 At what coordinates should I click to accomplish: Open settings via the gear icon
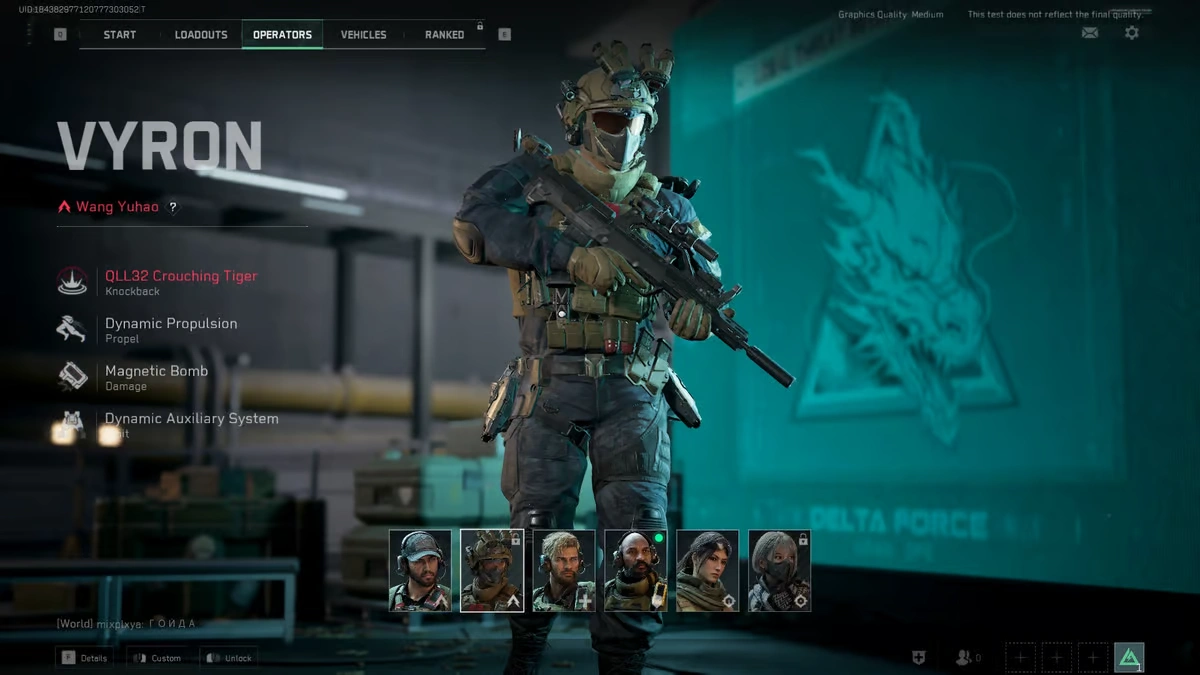1131,33
